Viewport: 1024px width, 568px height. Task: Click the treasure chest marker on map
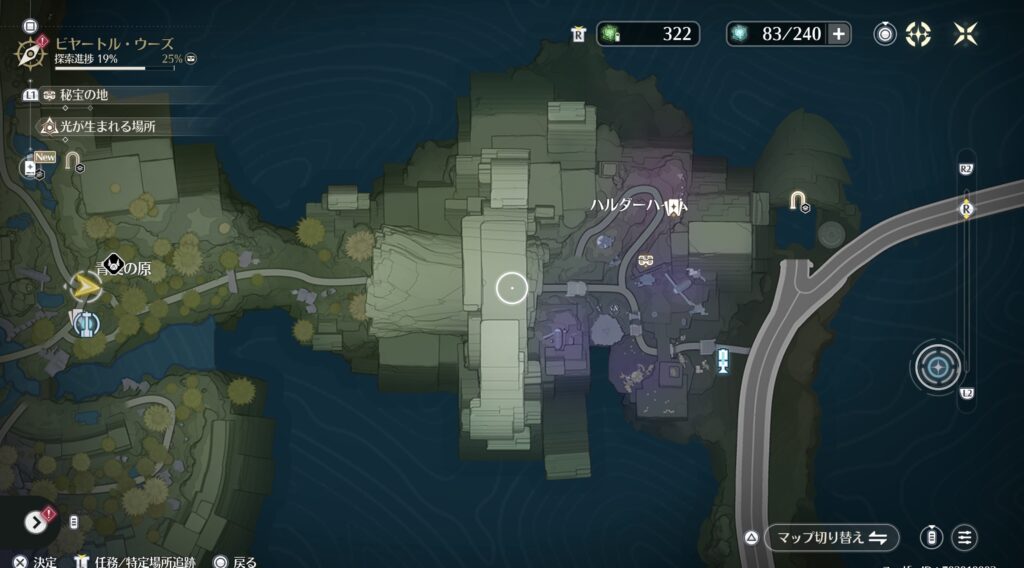pyautogui.click(x=646, y=261)
